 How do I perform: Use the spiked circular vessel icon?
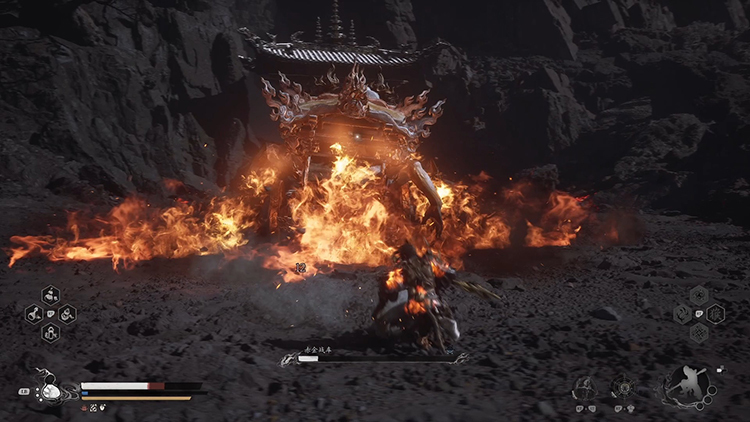coord(625,387)
